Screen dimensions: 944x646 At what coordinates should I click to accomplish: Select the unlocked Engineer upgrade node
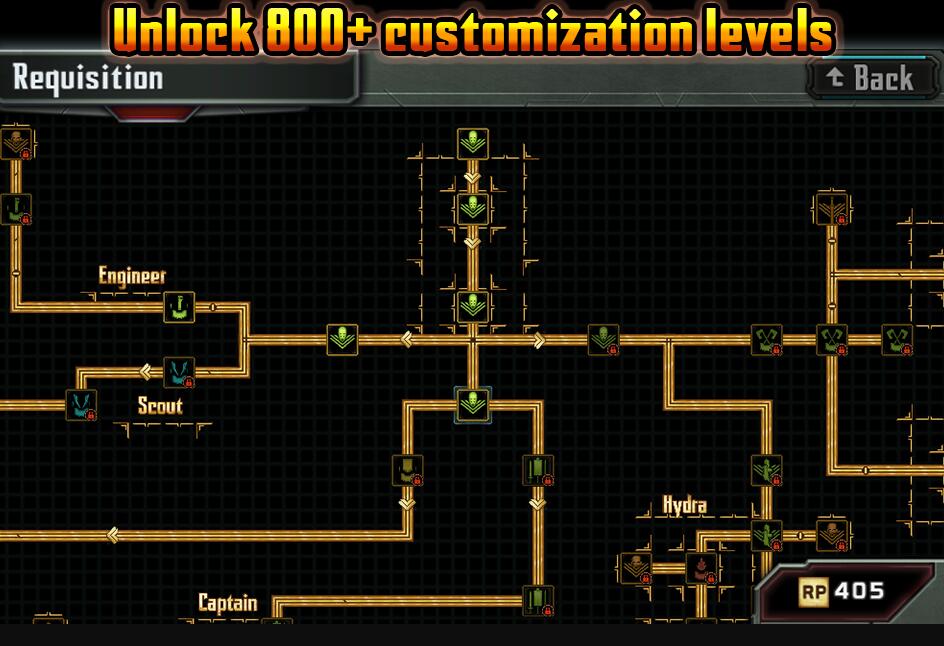(179, 307)
